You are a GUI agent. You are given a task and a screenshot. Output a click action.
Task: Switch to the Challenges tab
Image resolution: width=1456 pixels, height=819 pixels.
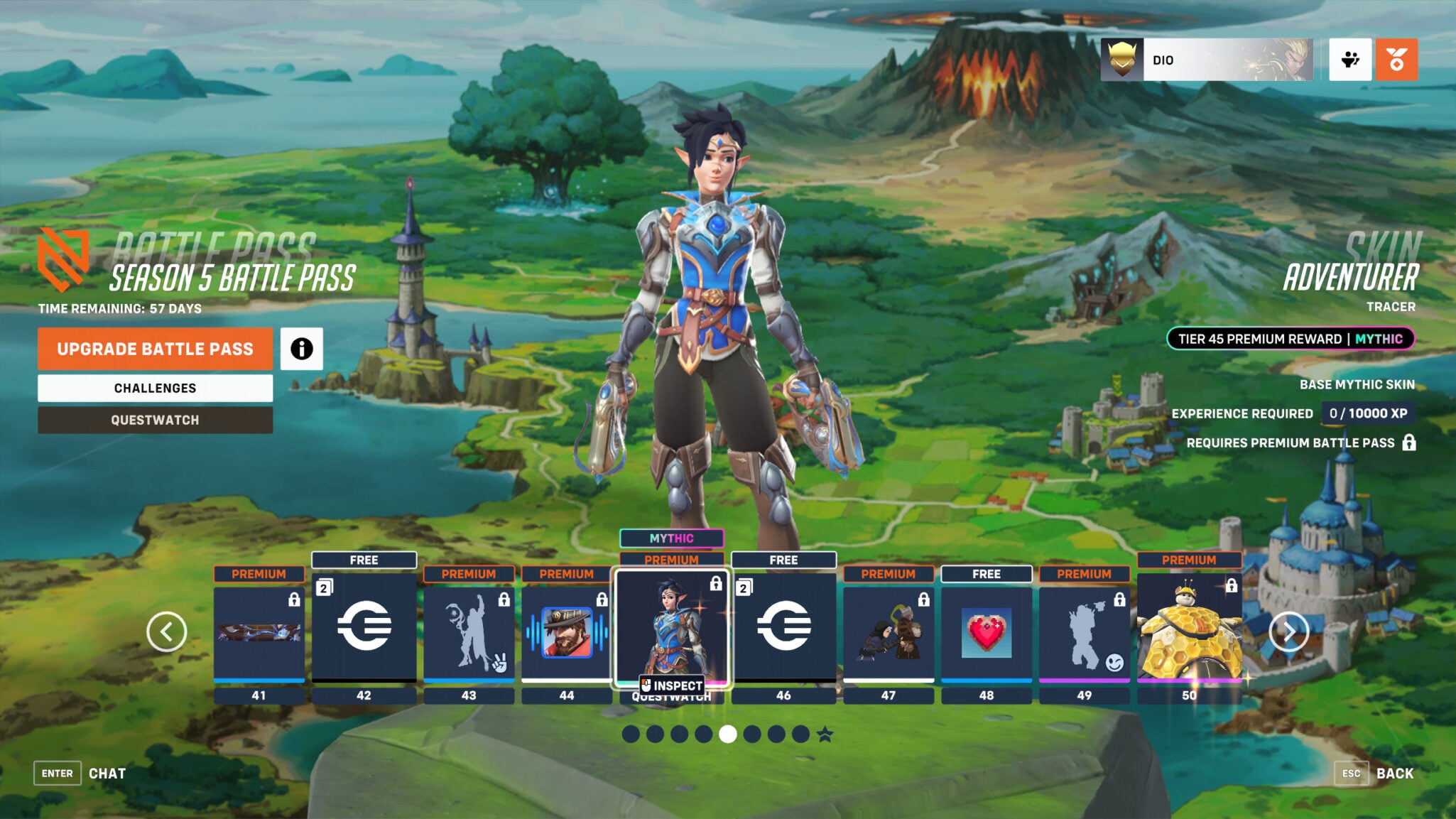click(155, 388)
